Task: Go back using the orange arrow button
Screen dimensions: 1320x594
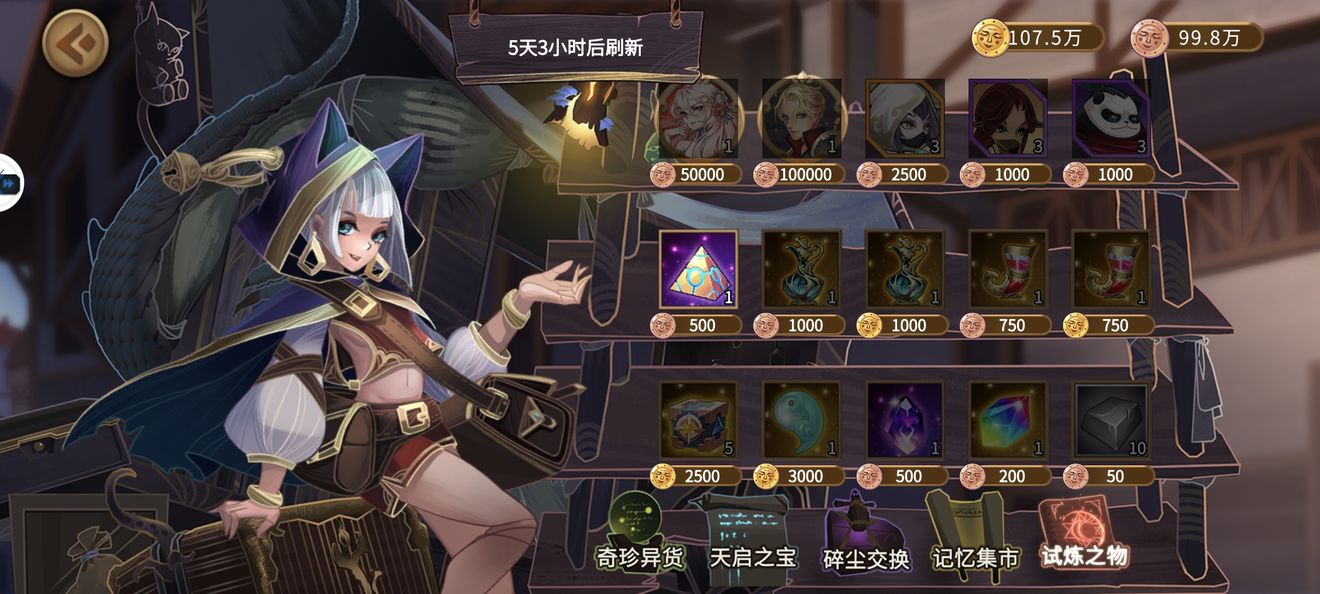Action: click(x=76, y=42)
